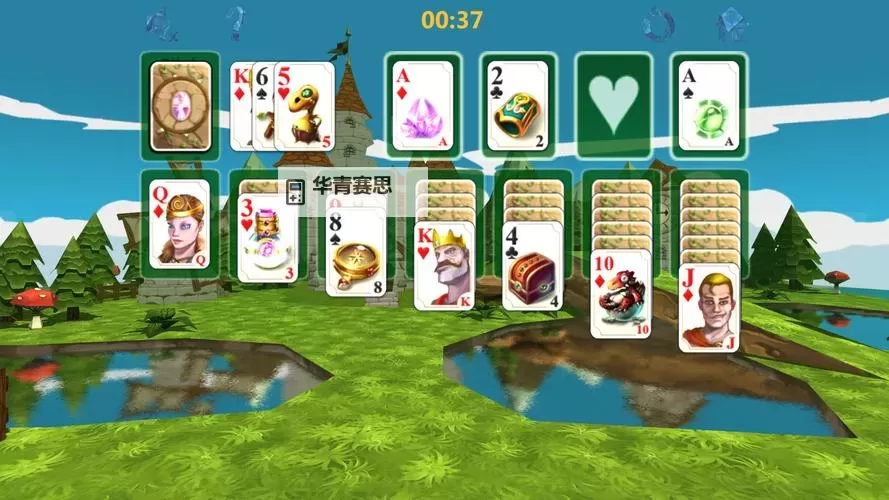Draw a card from the stock pile
This screenshot has height=500, width=889.
(x=181, y=106)
